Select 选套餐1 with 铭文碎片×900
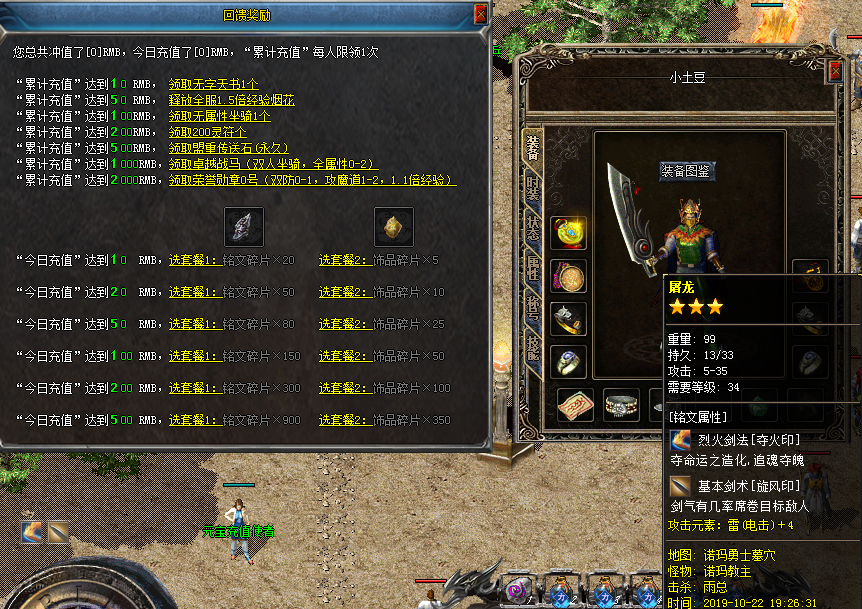The height and width of the screenshot is (609, 862). 195,420
